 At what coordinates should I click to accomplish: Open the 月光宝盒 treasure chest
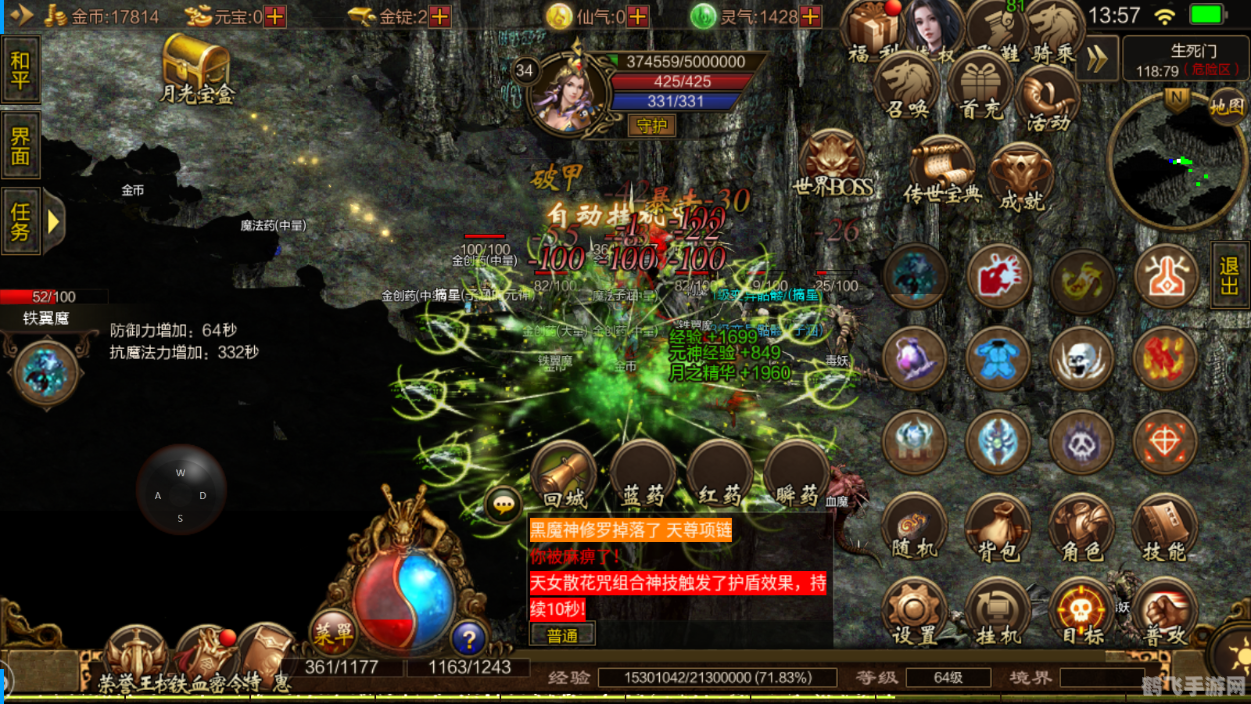coord(196,66)
